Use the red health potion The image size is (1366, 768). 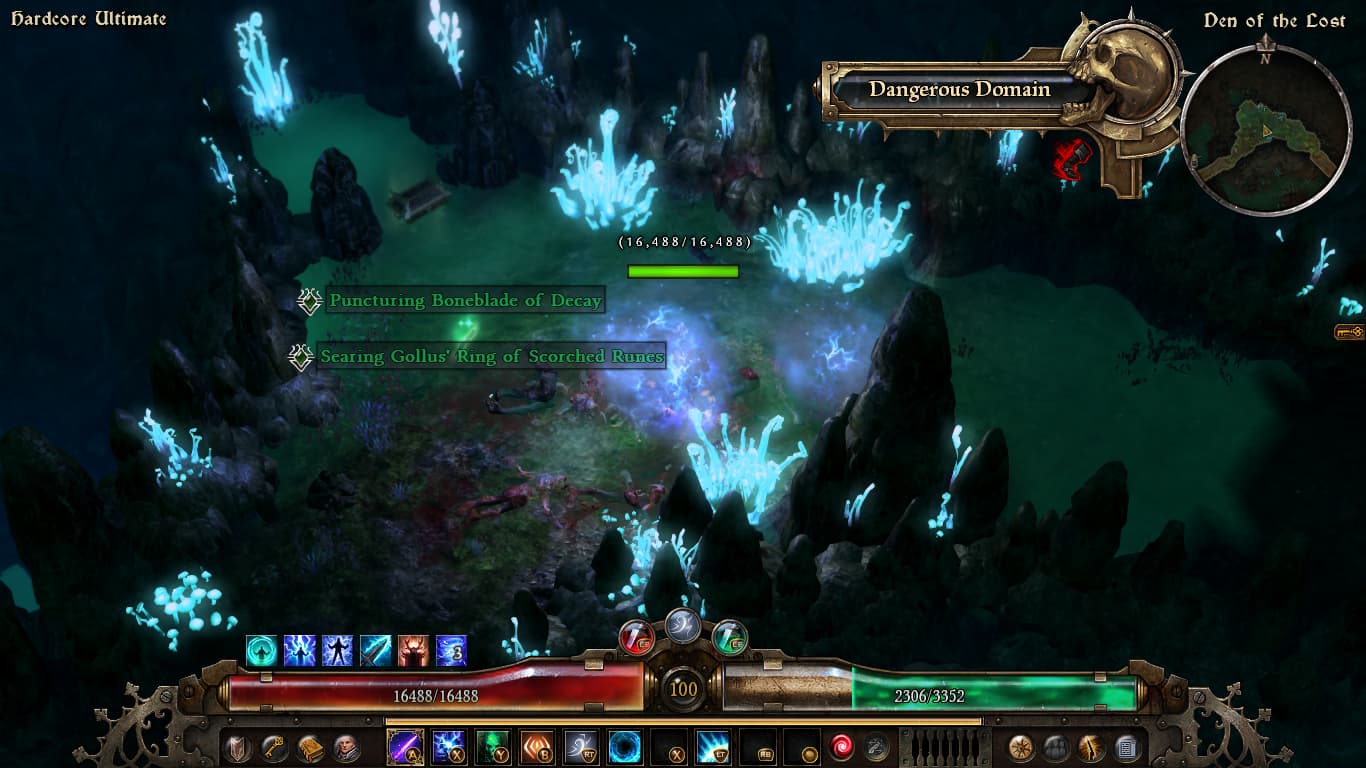(637, 637)
